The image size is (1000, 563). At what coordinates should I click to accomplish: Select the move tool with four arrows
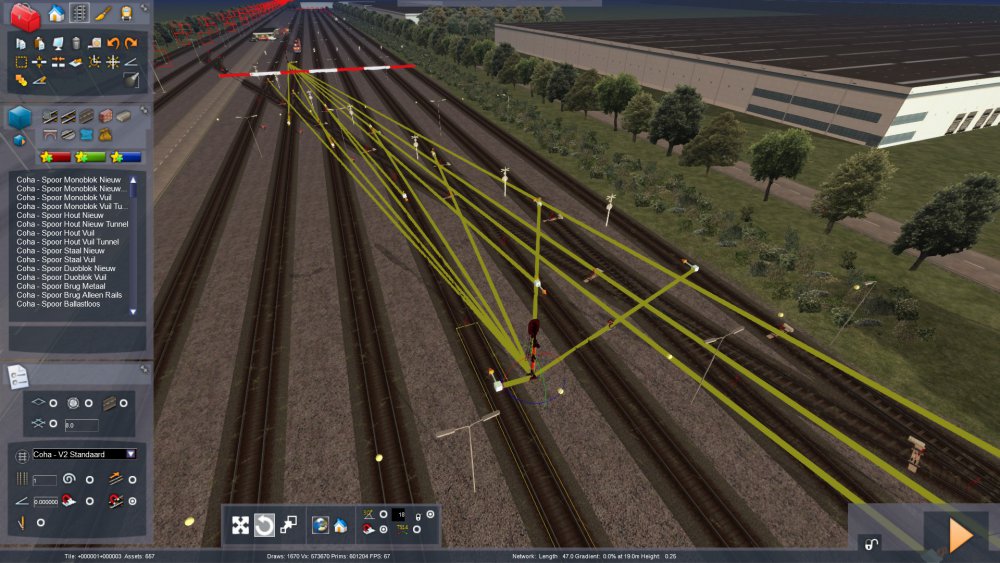[241, 525]
